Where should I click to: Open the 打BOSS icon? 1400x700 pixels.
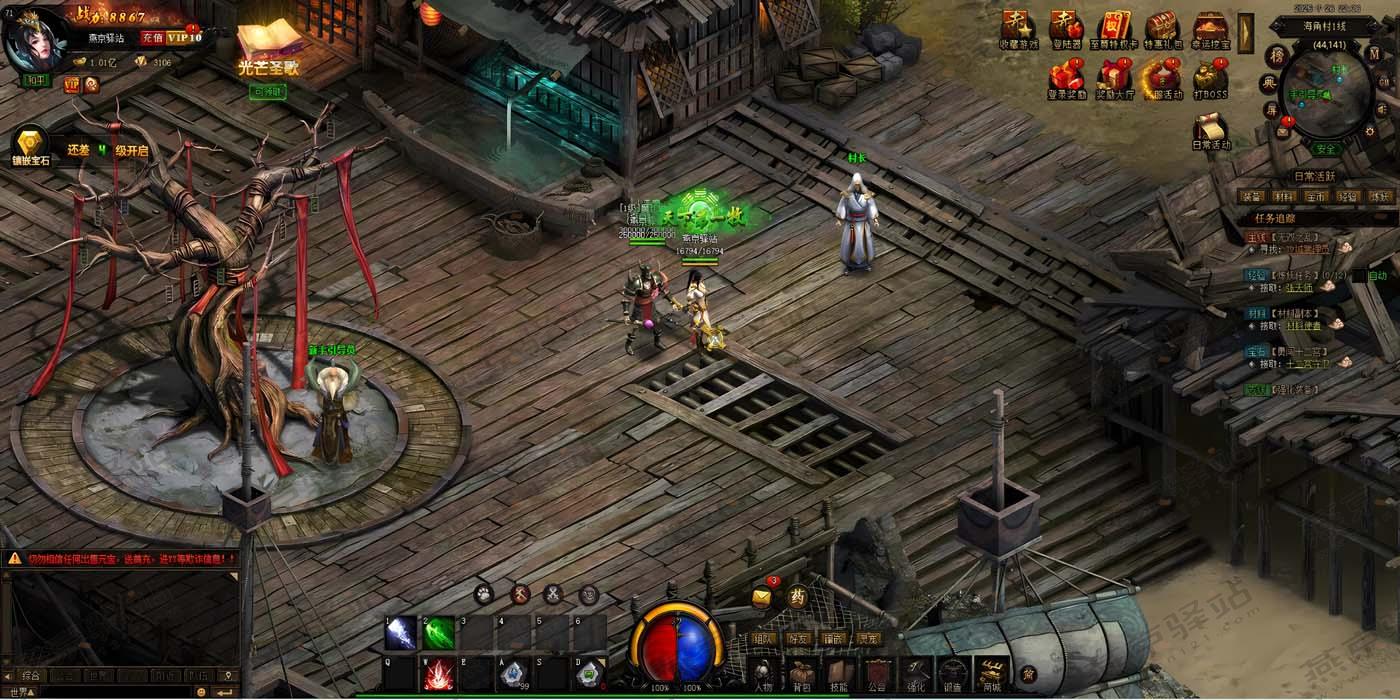point(1210,77)
